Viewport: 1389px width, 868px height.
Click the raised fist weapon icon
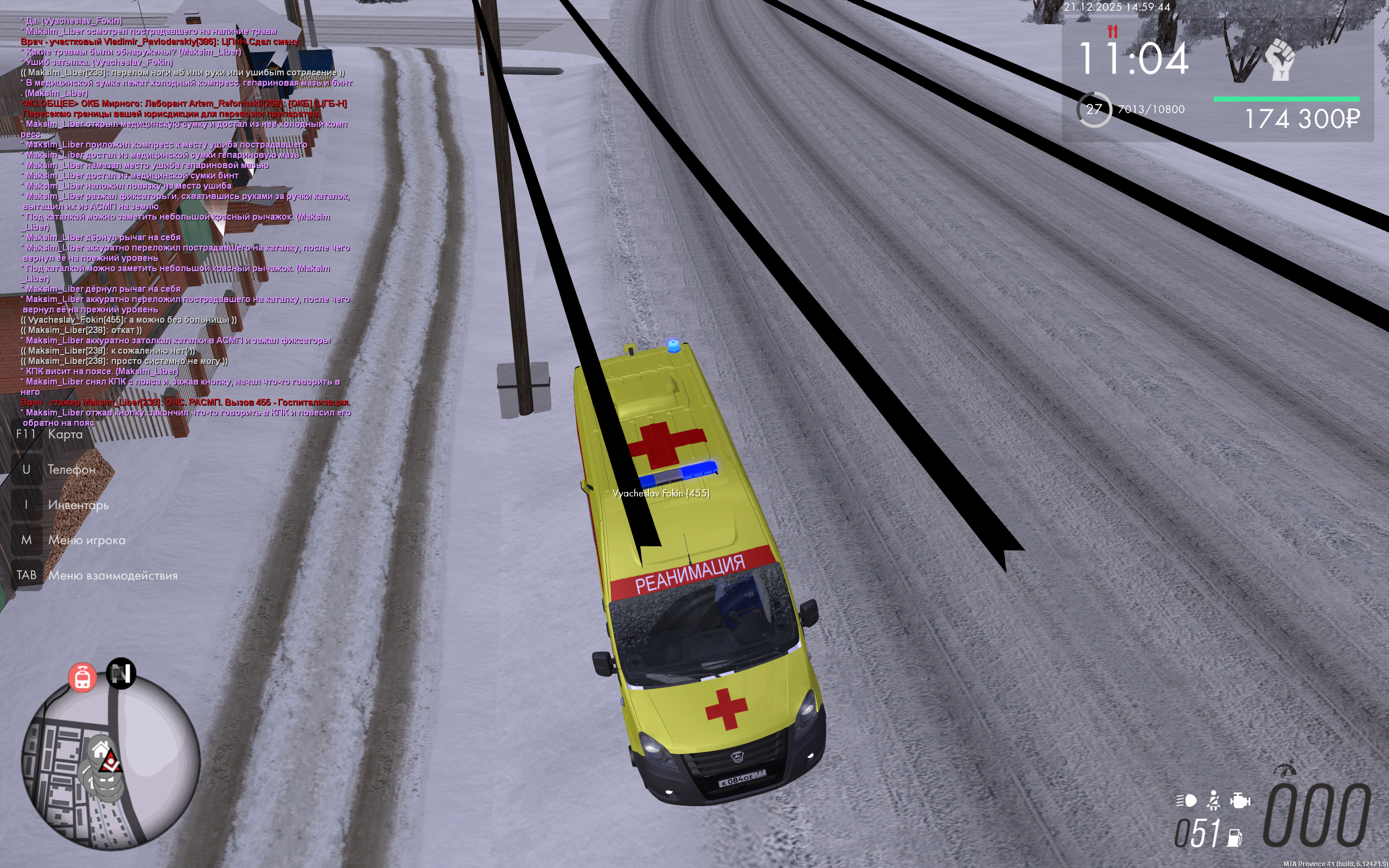point(1280,60)
